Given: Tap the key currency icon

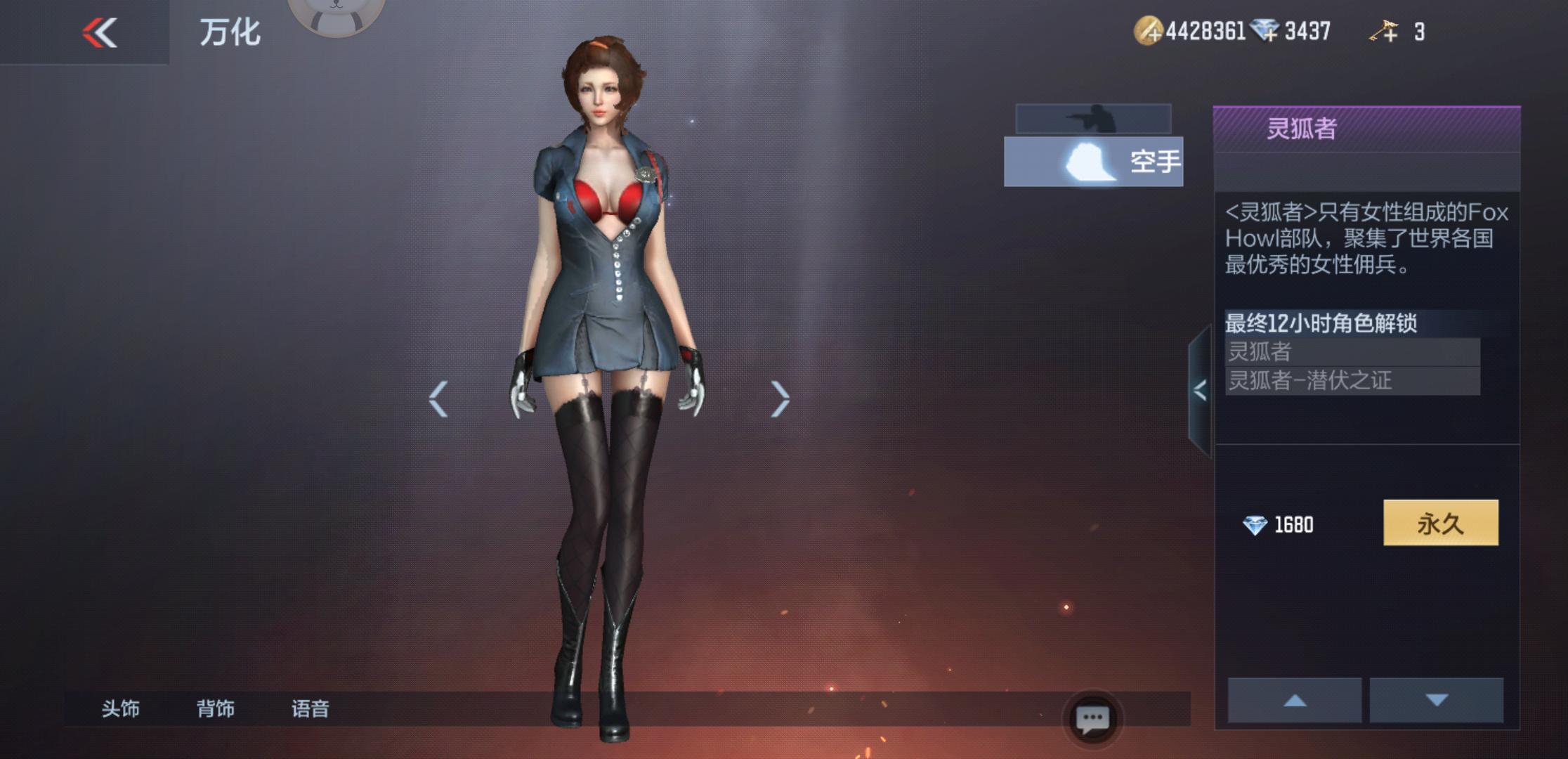Looking at the screenshot, I should point(1384,32).
